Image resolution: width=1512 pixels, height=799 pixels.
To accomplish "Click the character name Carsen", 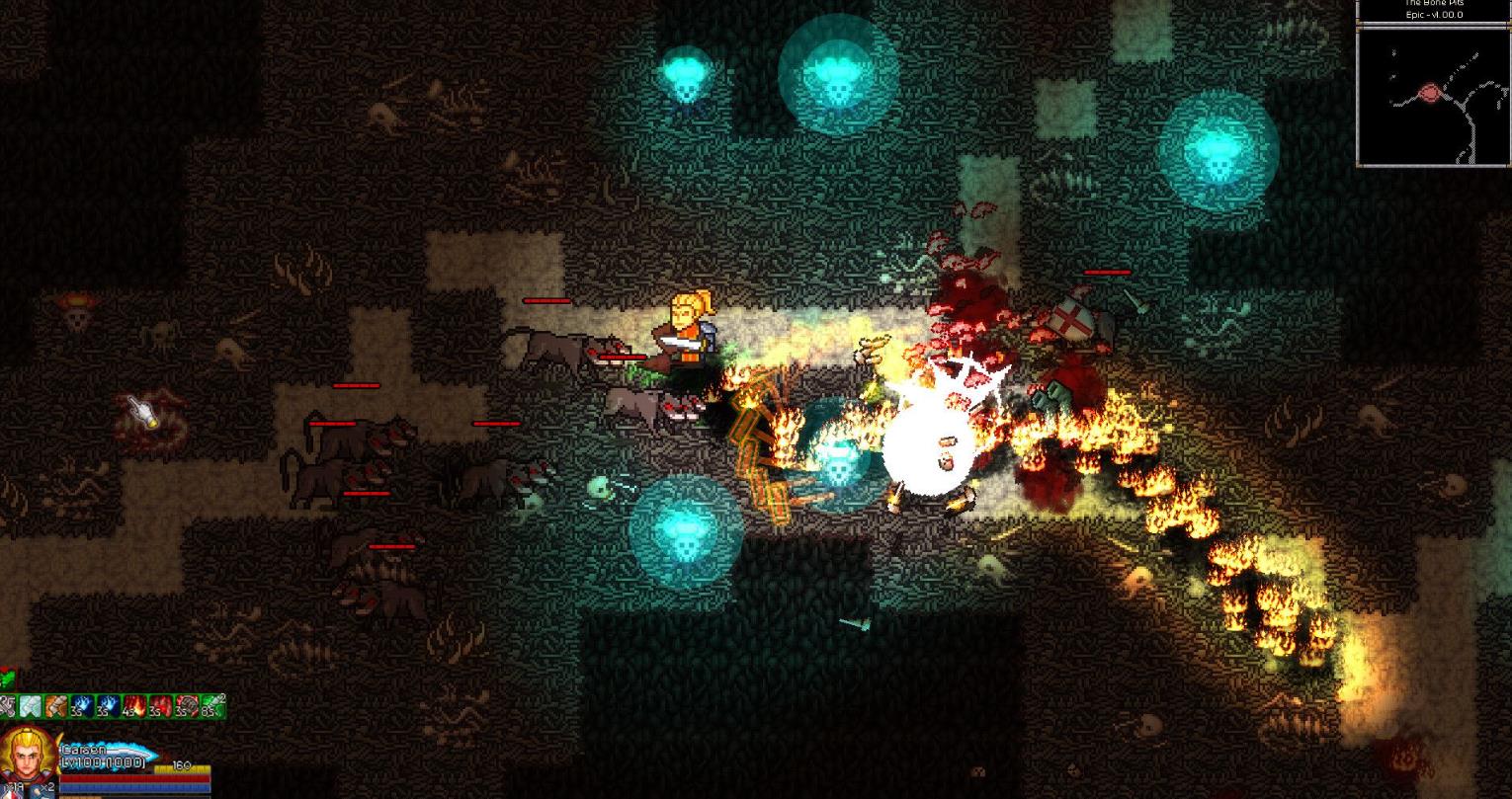I will tap(84, 750).
